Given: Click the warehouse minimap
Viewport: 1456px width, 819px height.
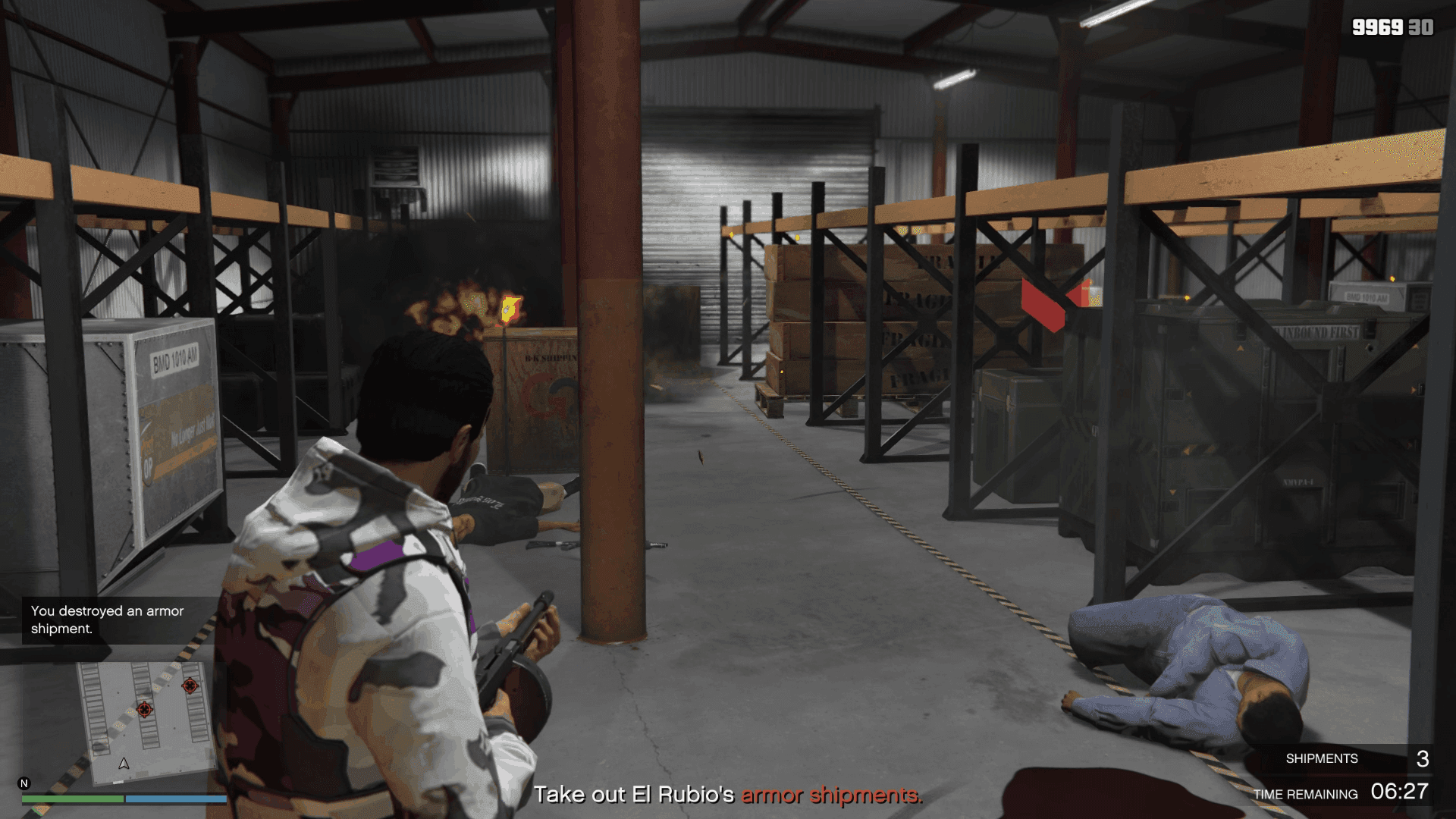Looking at the screenshot, I should pyautogui.click(x=144, y=722).
